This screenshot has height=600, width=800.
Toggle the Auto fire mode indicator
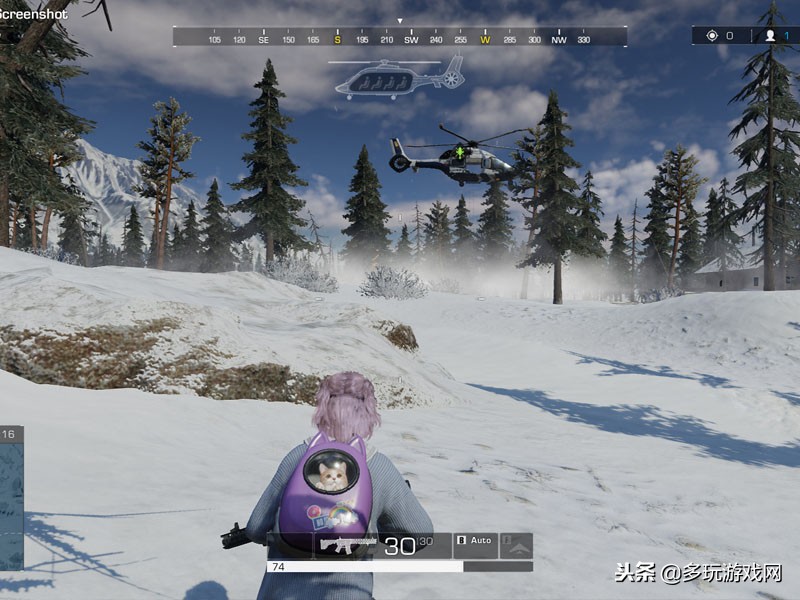point(475,542)
